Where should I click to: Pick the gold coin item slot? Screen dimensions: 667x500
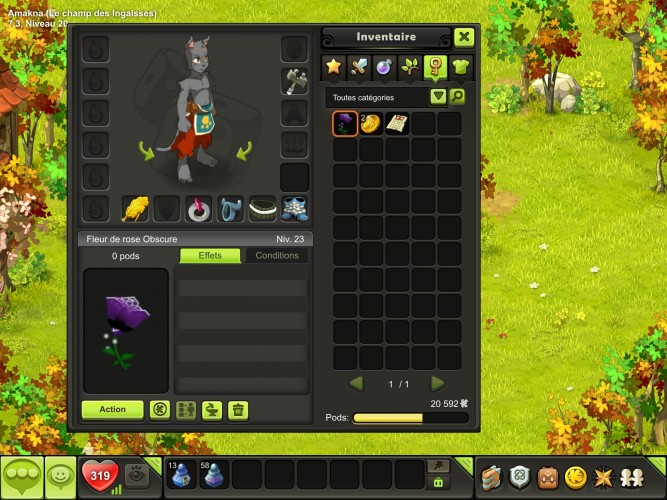click(371, 124)
